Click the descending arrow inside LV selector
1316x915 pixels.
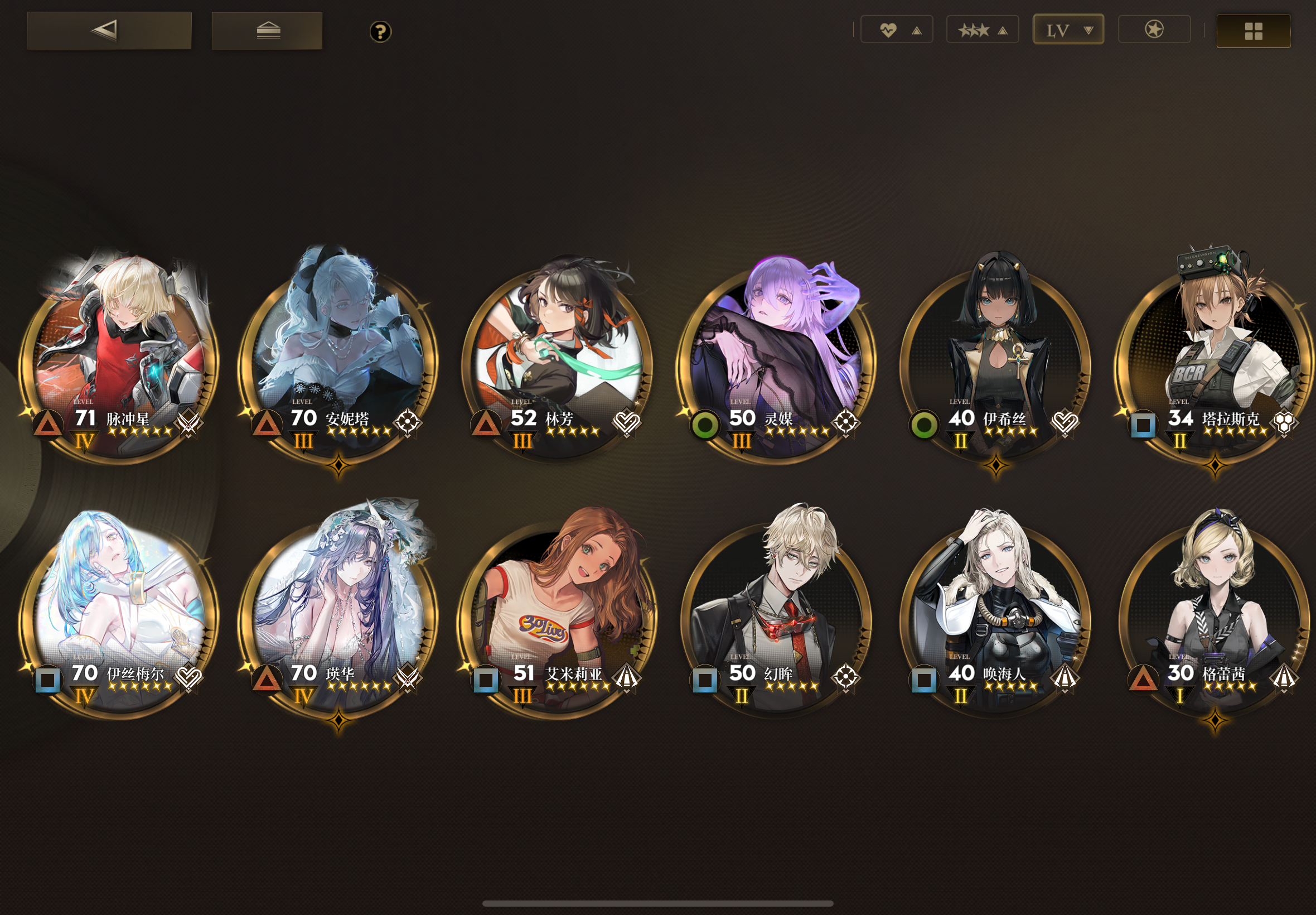point(1088,29)
